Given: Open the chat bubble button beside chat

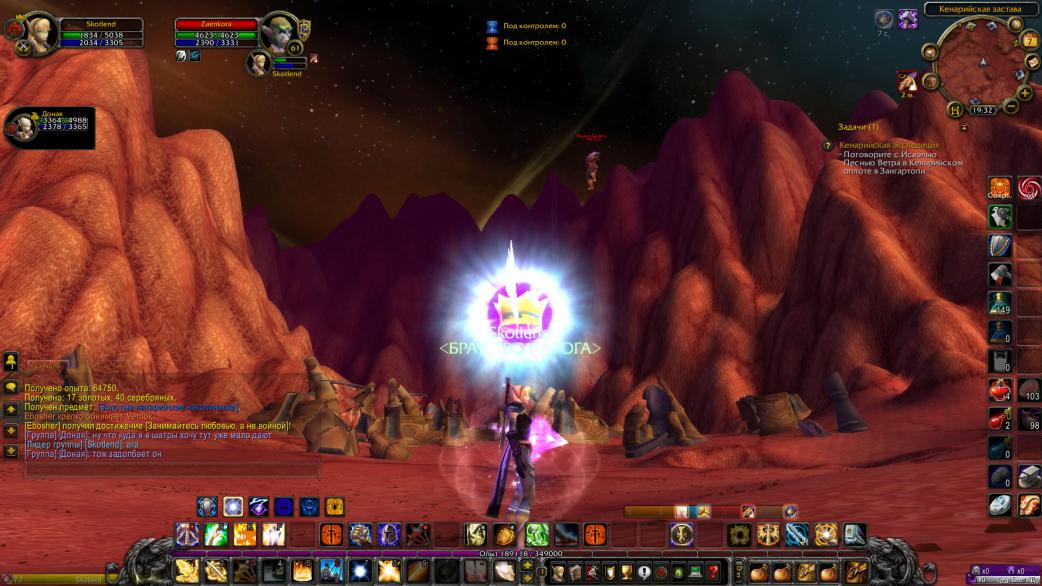Looking at the screenshot, I should 11,386.
